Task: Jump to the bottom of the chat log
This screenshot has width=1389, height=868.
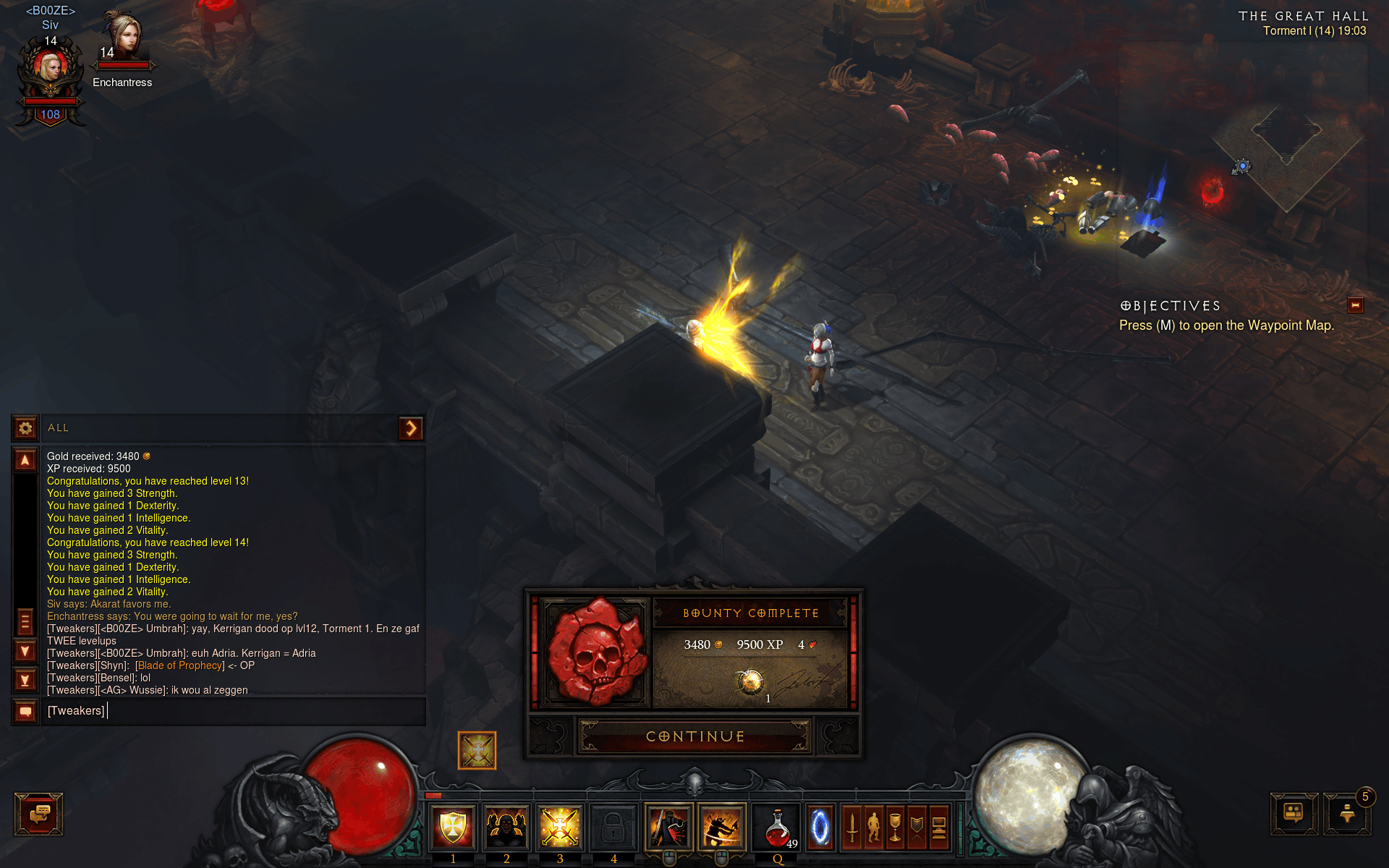Action: pos(25,680)
